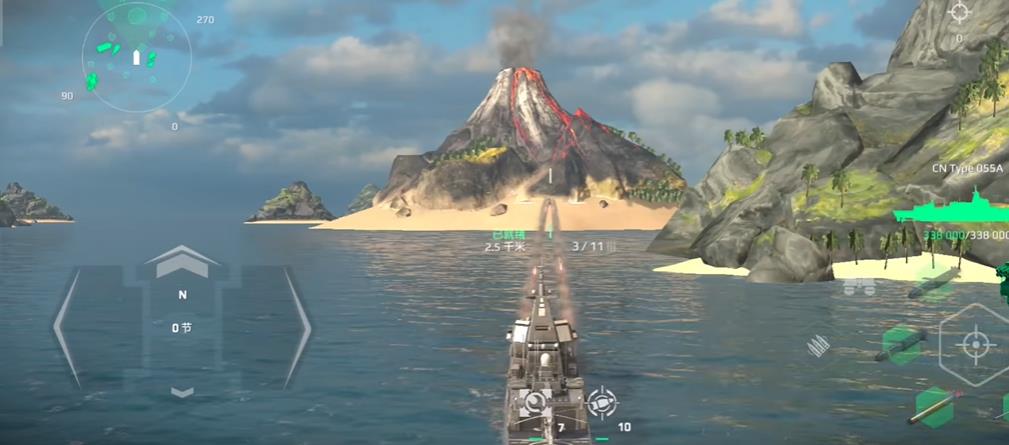
Task: Activate the wrench repair kit consumable
Action: pyautogui.click(x=536, y=404)
